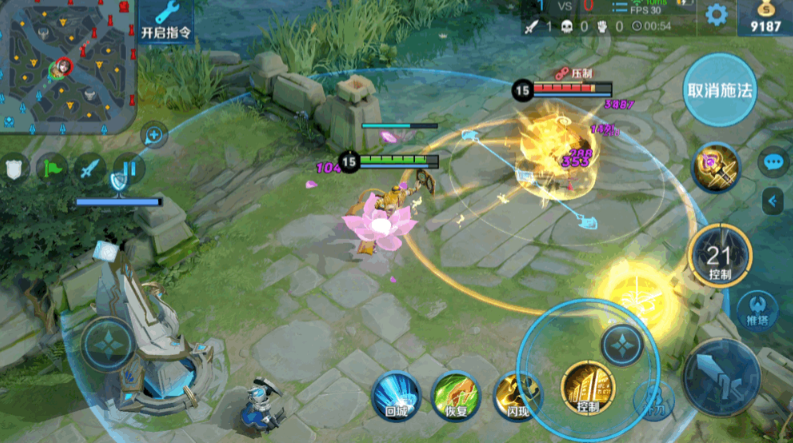The width and height of the screenshot is (793, 443).
Task: Activate the 回城 recall skill
Action: tap(396, 395)
